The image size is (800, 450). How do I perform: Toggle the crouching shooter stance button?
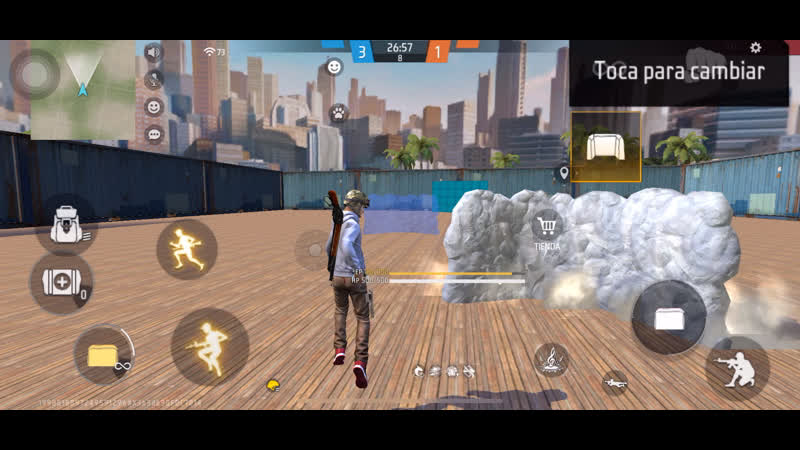(736, 368)
